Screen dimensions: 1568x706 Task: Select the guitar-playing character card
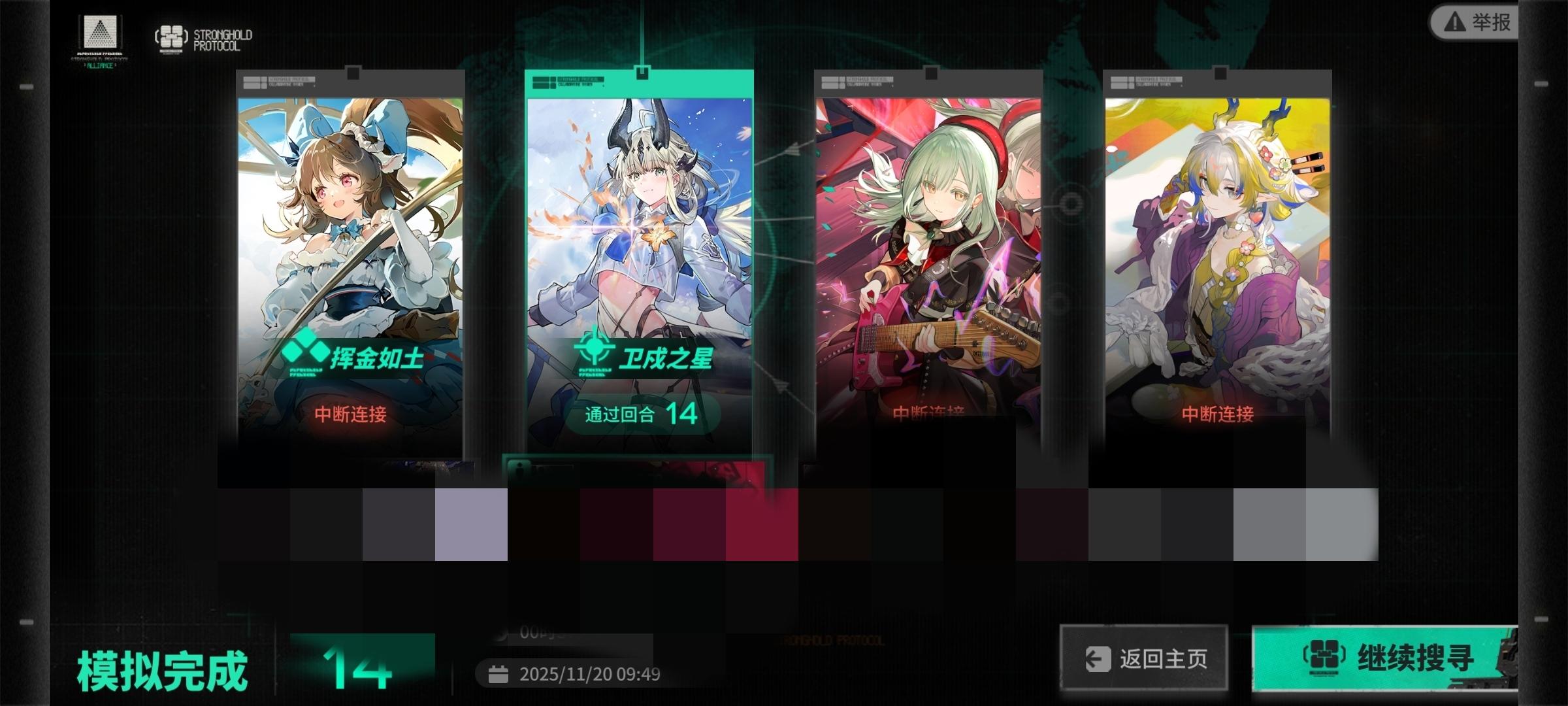(x=928, y=261)
